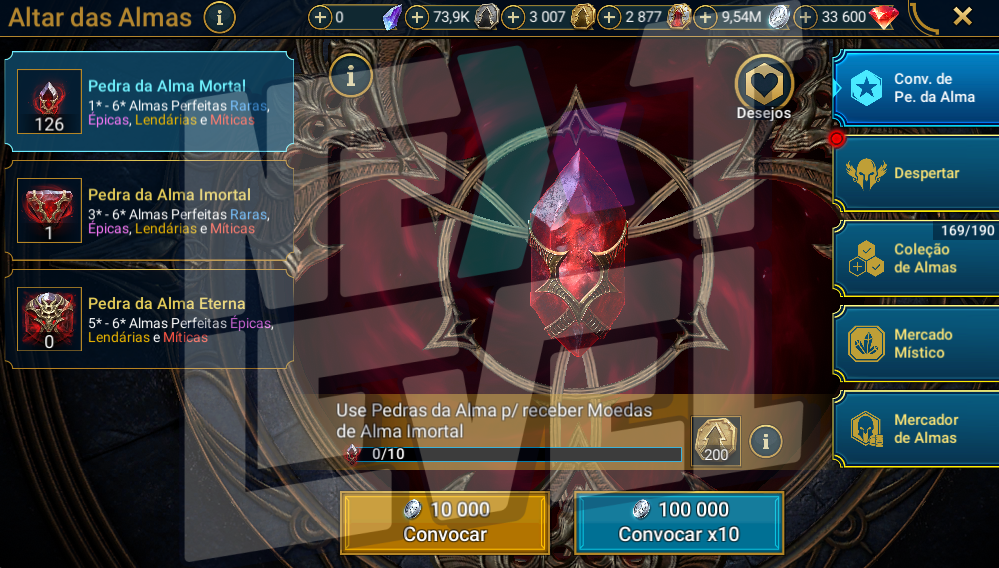Click Convocar x10 for 100 000 silver
The height and width of the screenshot is (568, 999).
point(679,522)
